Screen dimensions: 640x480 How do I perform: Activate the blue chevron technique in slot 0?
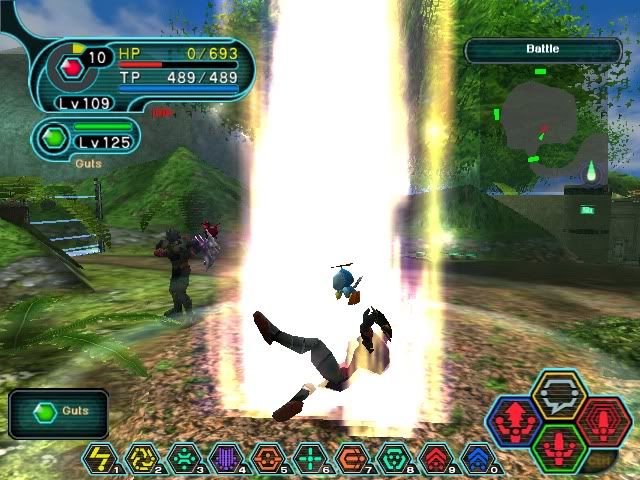click(478, 458)
